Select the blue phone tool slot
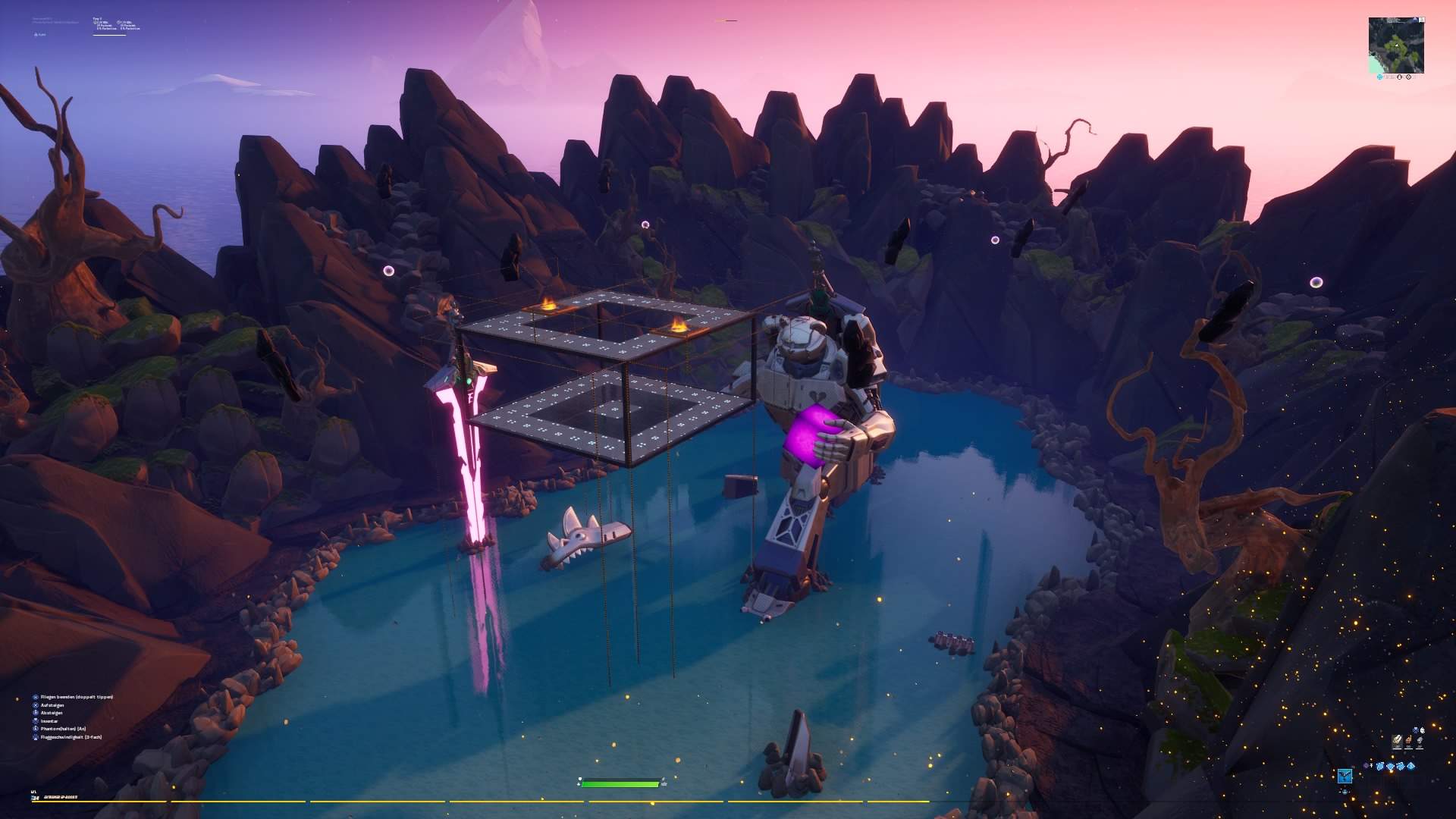1456x819 pixels. [1345, 776]
